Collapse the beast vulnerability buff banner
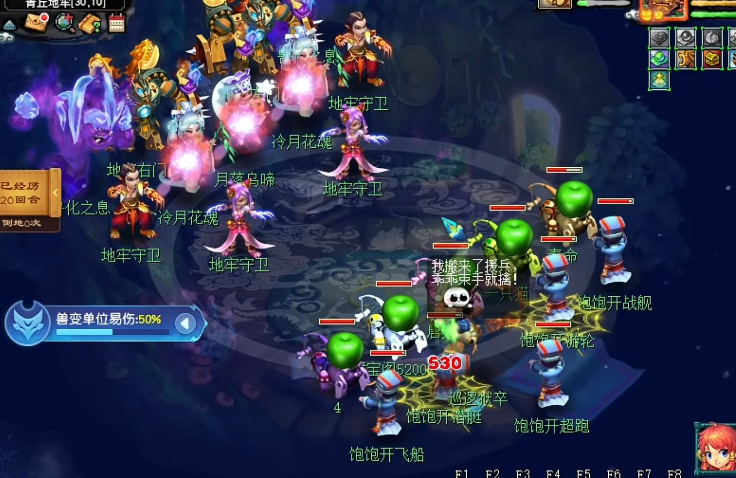 [184, 323]
